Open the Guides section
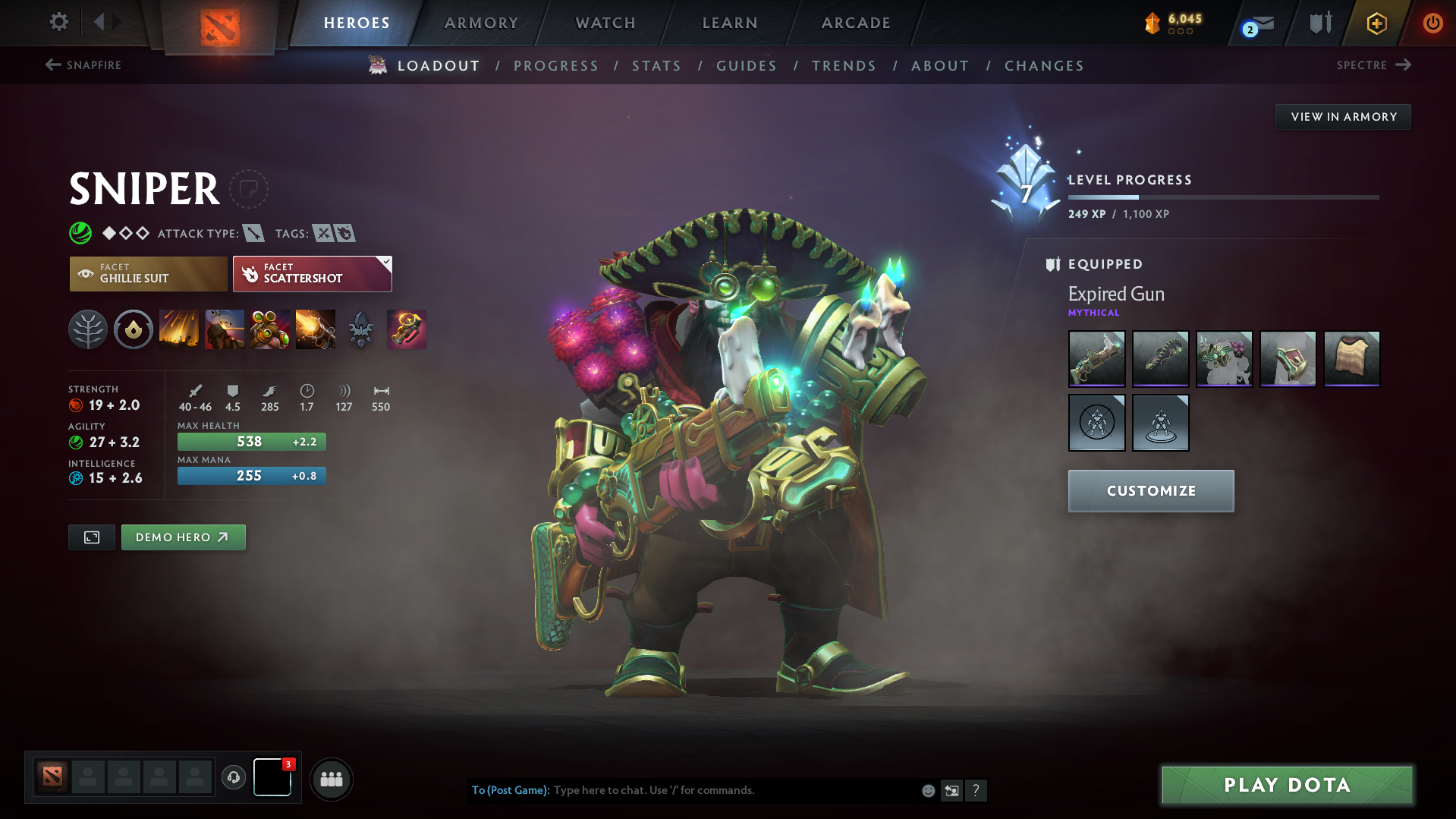 [x=747, y=66]
